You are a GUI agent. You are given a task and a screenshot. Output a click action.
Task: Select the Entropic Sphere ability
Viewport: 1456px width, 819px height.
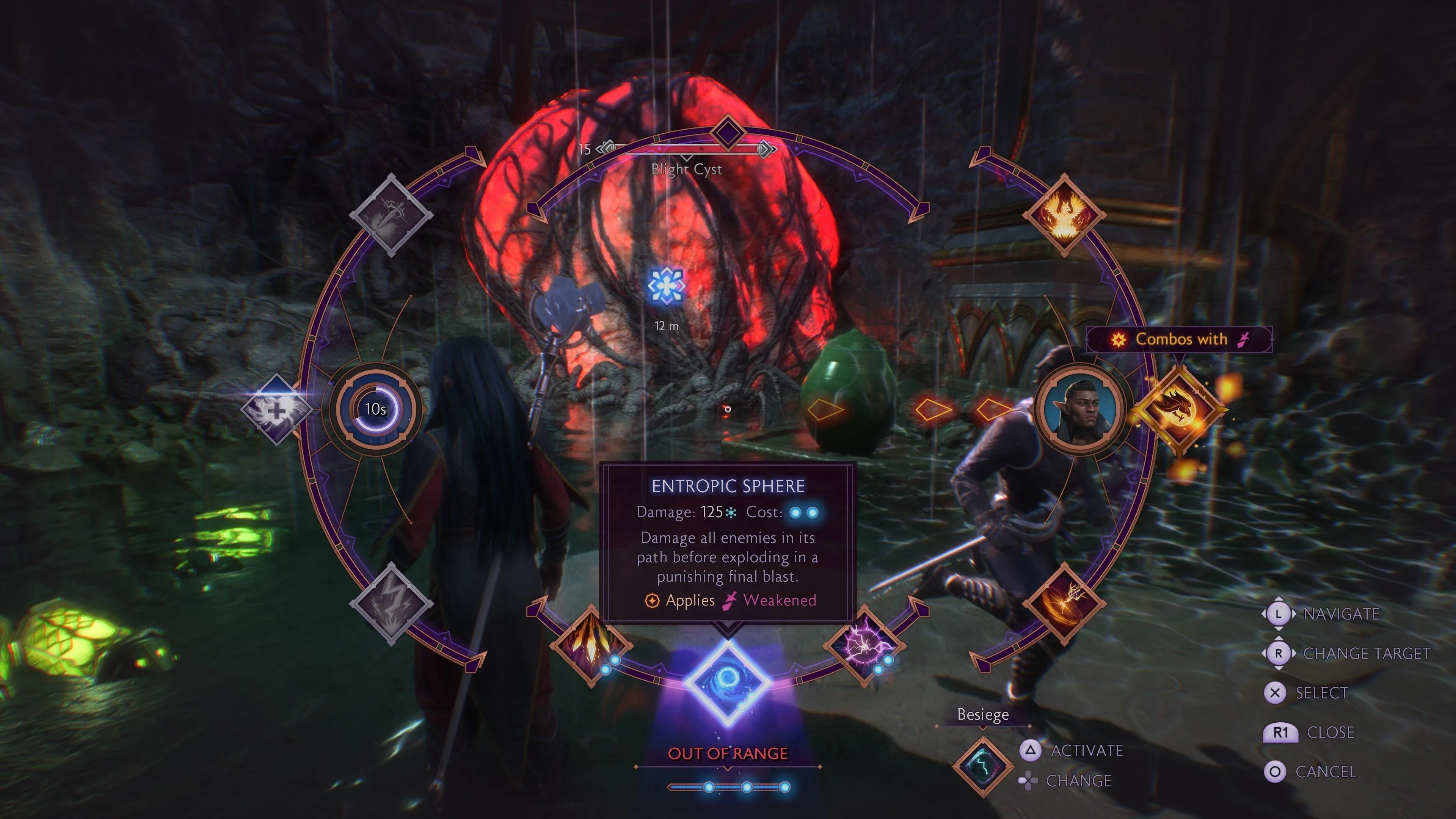728,682
